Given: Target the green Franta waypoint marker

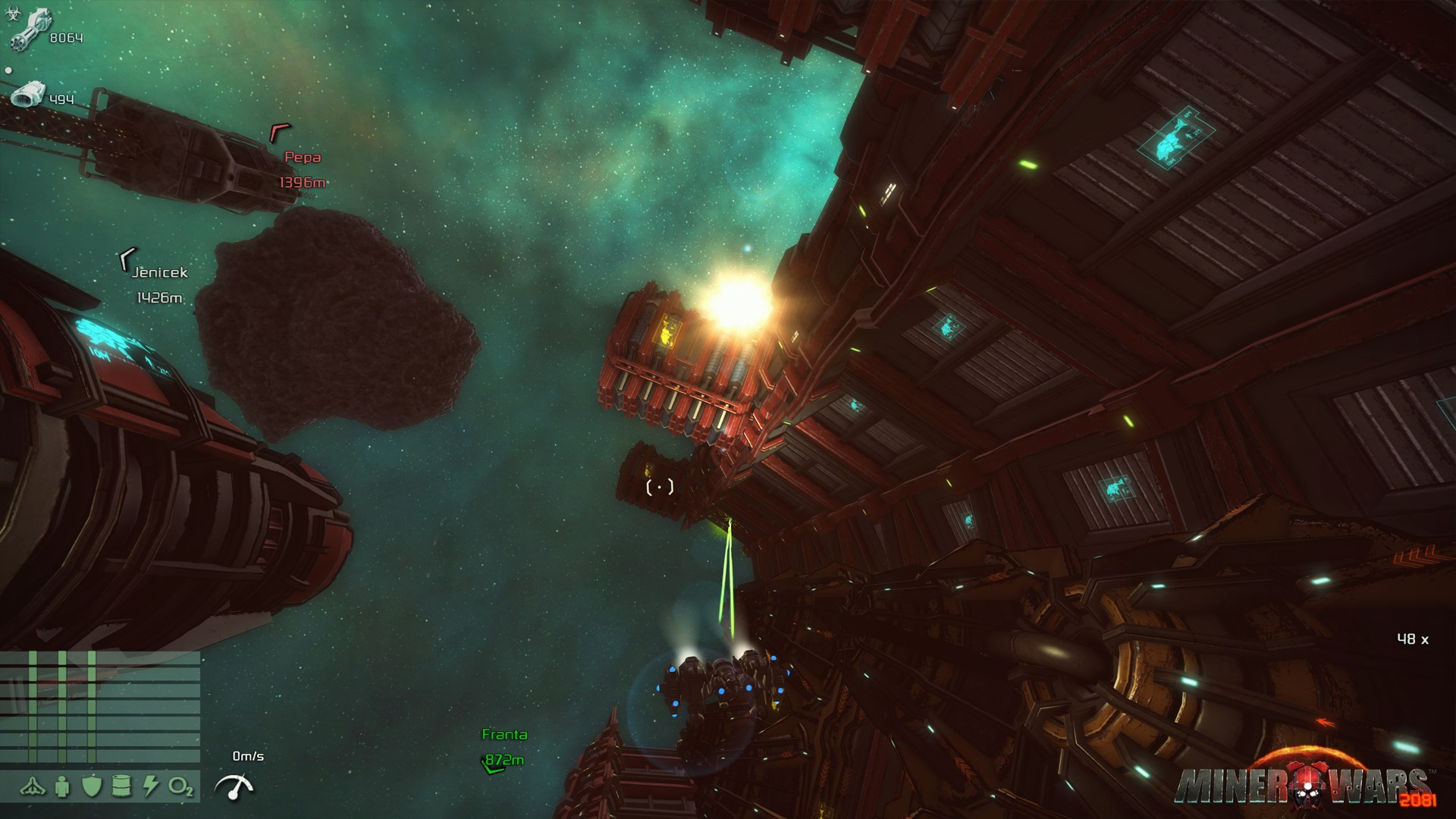Looking at the screenshot, I should click(492, 766).
